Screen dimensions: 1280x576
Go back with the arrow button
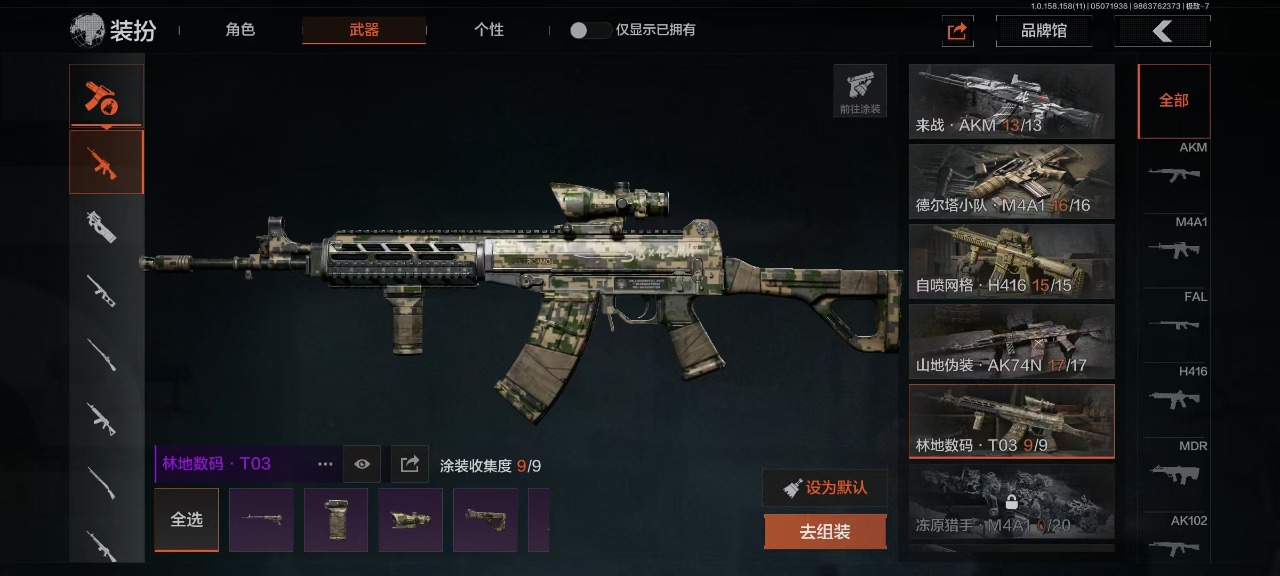point(1162,31)
